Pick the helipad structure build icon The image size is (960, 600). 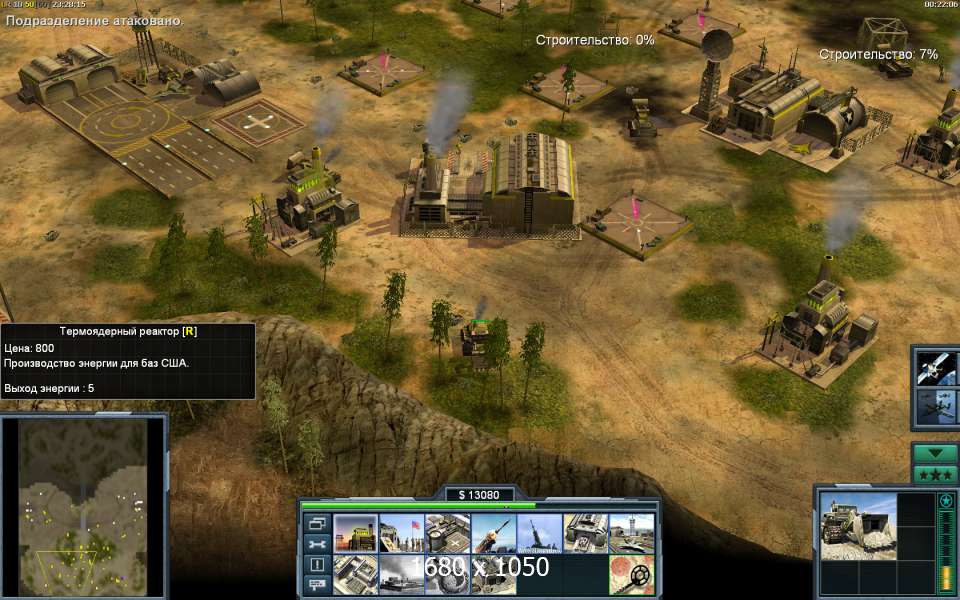447,533
